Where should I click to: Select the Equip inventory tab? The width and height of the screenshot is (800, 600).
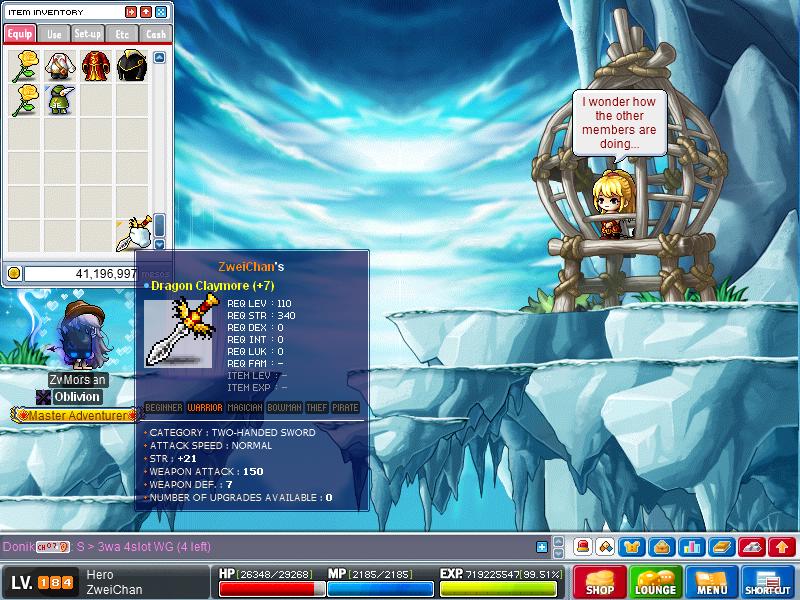(20, 33)
